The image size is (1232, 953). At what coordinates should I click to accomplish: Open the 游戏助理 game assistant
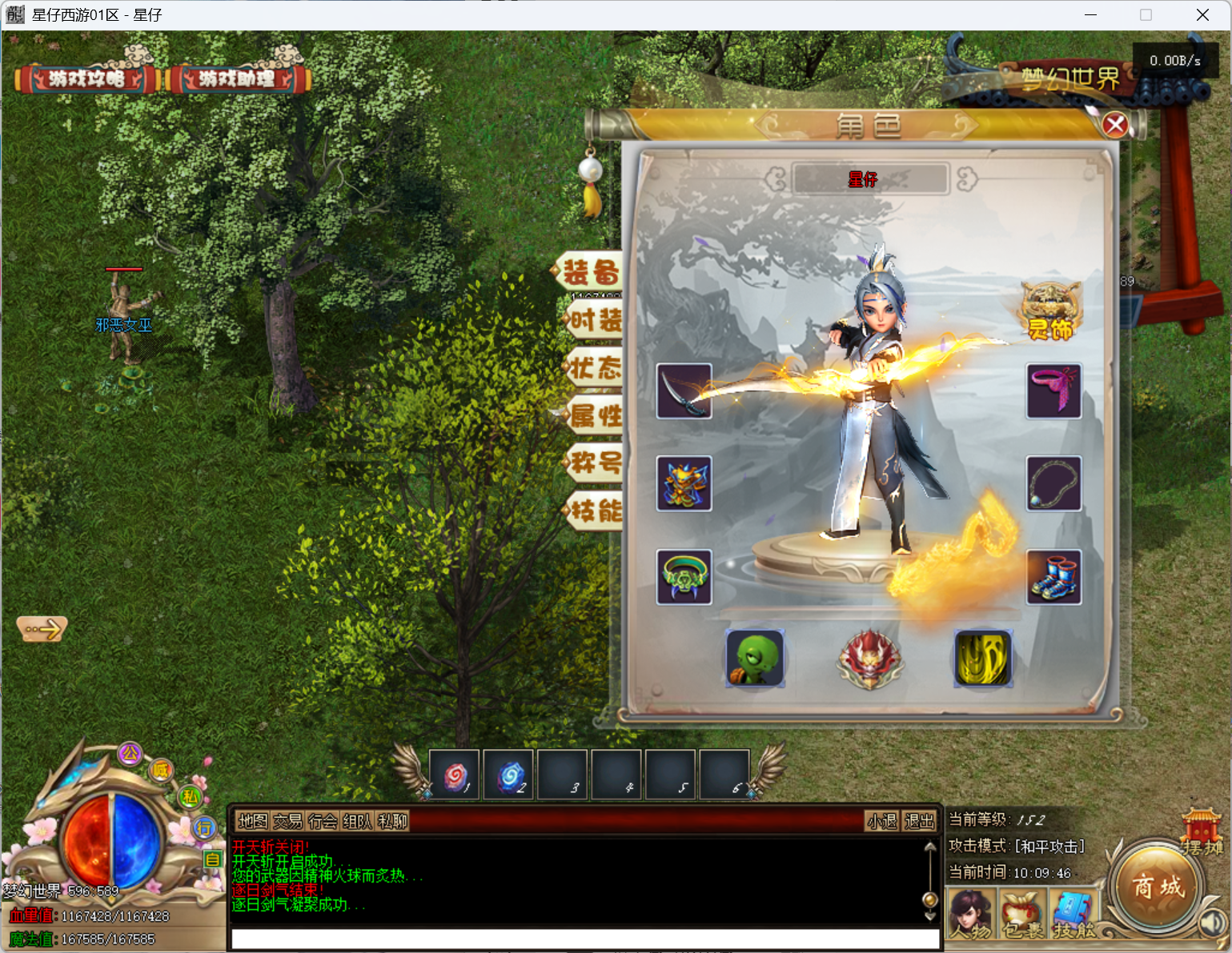(237, 78)
